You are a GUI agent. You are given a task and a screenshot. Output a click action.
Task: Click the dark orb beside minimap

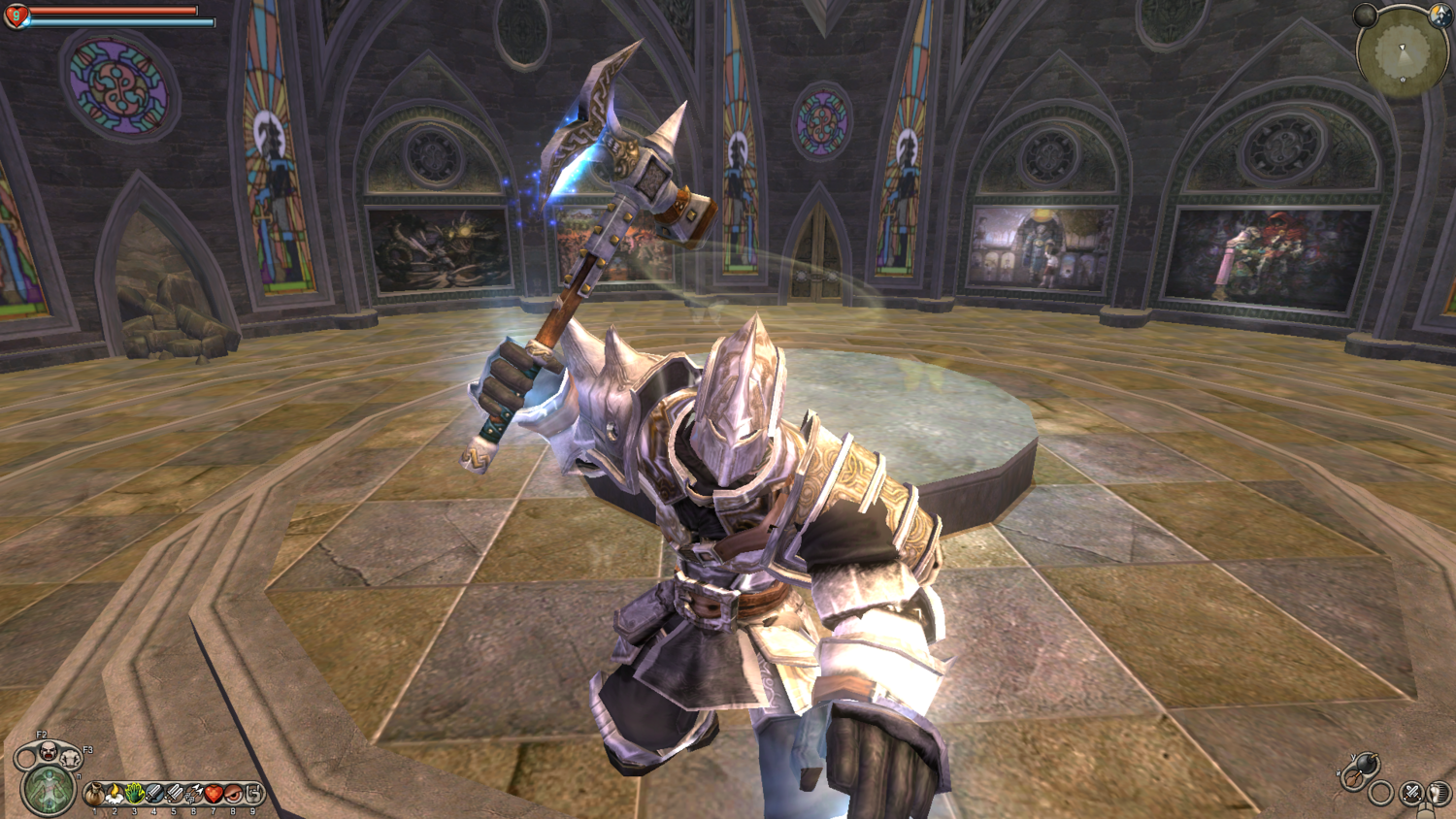pyautogui.click(x=1365, y=15)
